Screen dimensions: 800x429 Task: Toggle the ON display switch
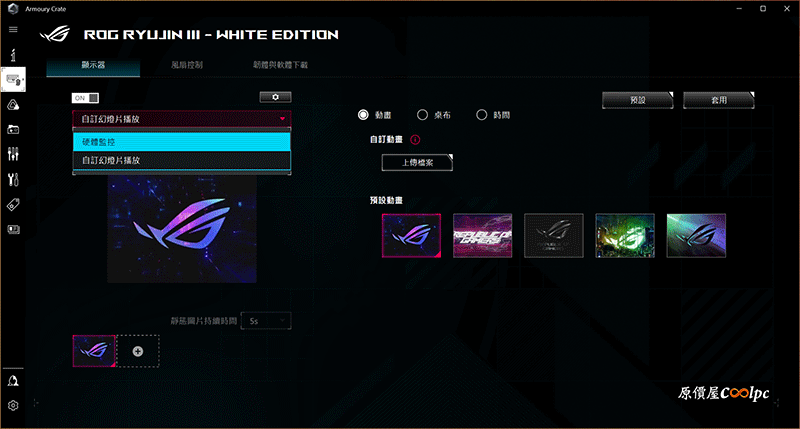86,97
